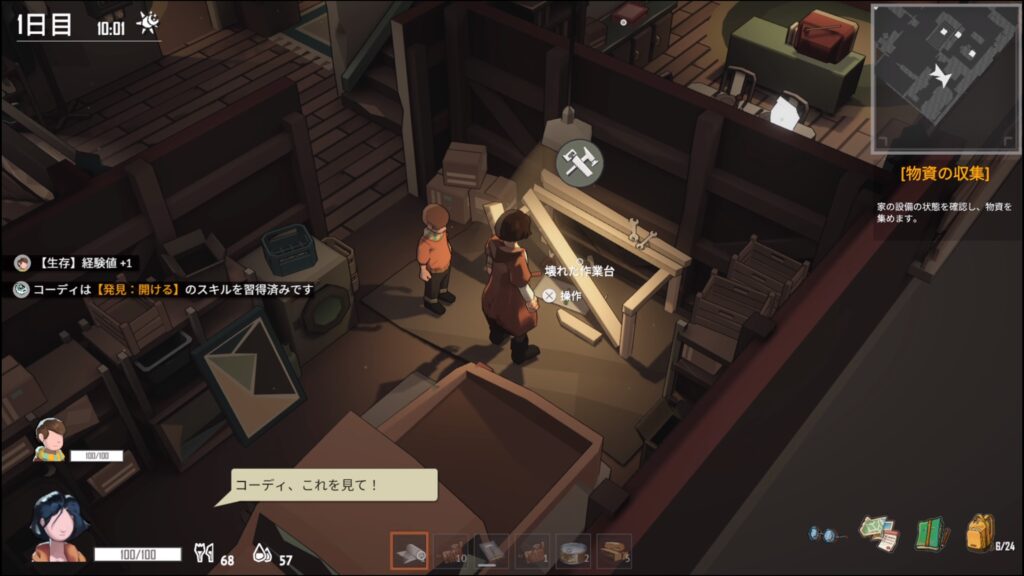
Task: Open the green journal notebook
Action: click(x=932, y=533)
